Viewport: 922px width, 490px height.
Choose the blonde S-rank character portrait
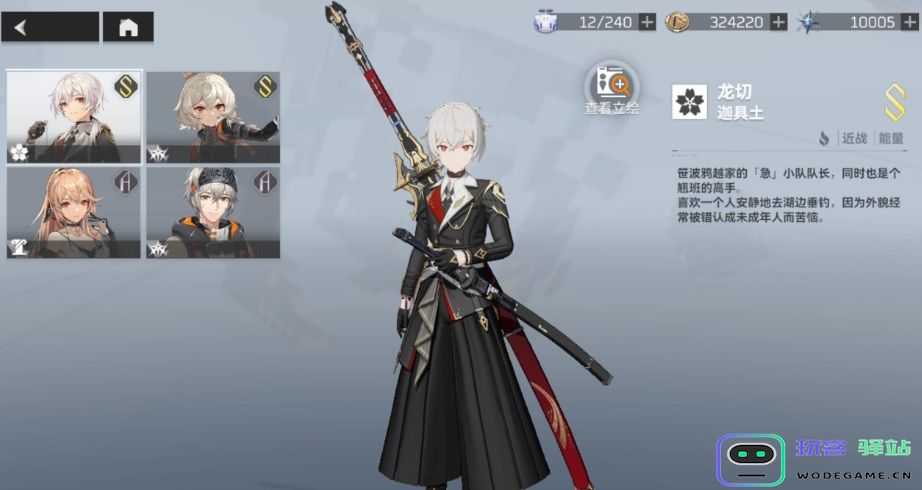[x=212, y=117]
